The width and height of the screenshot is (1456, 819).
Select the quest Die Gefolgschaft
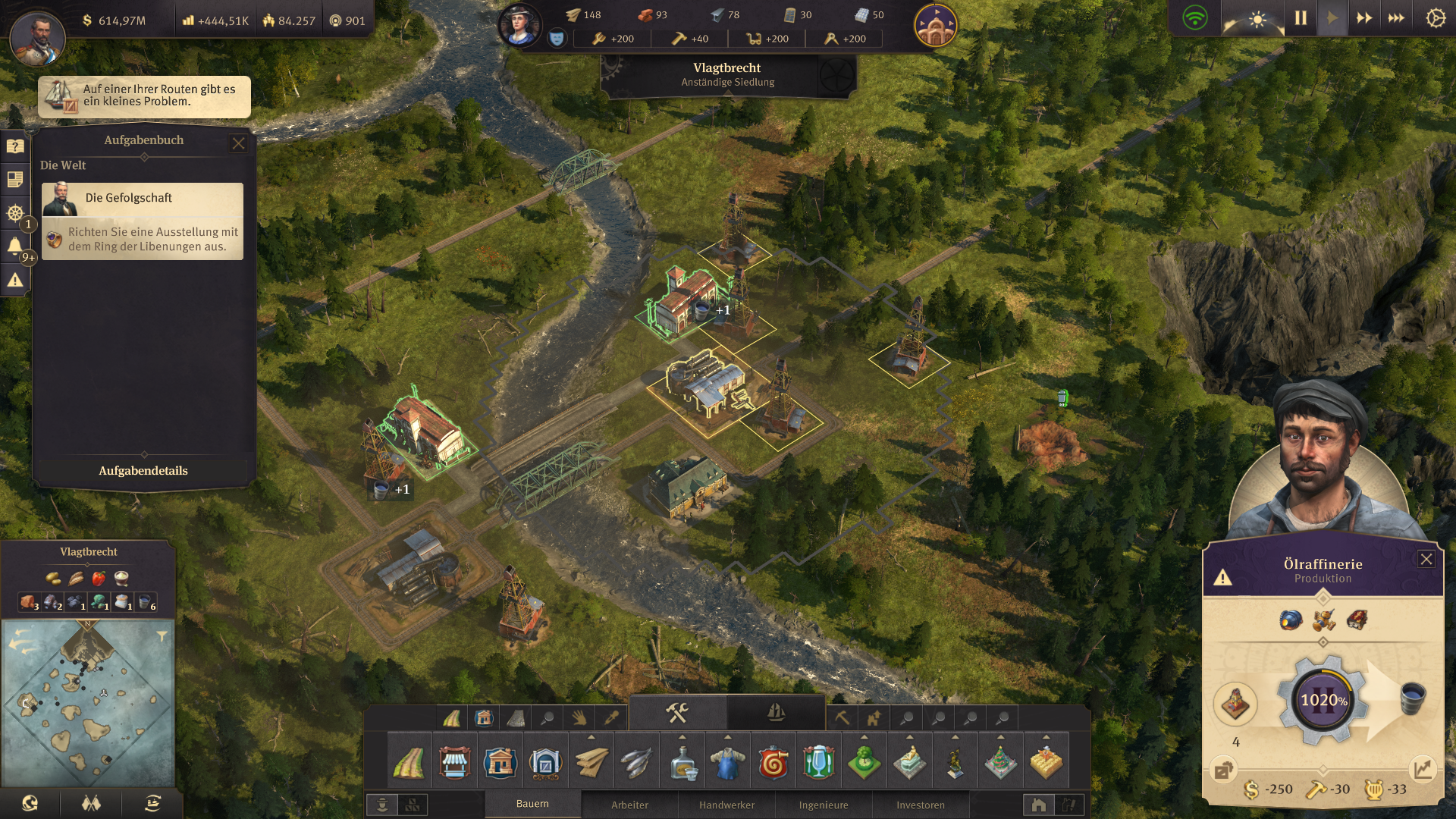point(143,199)
